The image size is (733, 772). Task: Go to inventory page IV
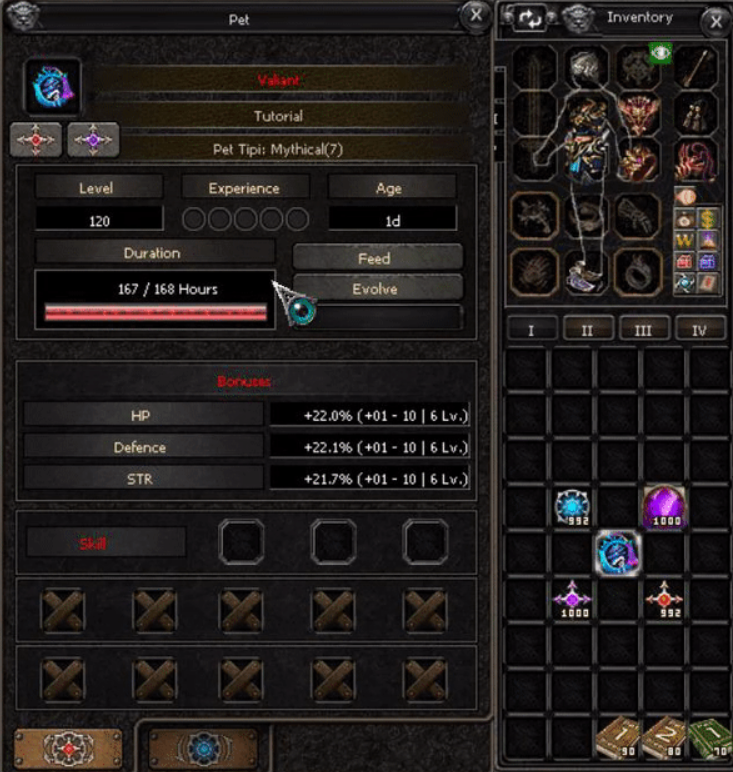pyautogui.click(x=700, y=330)
